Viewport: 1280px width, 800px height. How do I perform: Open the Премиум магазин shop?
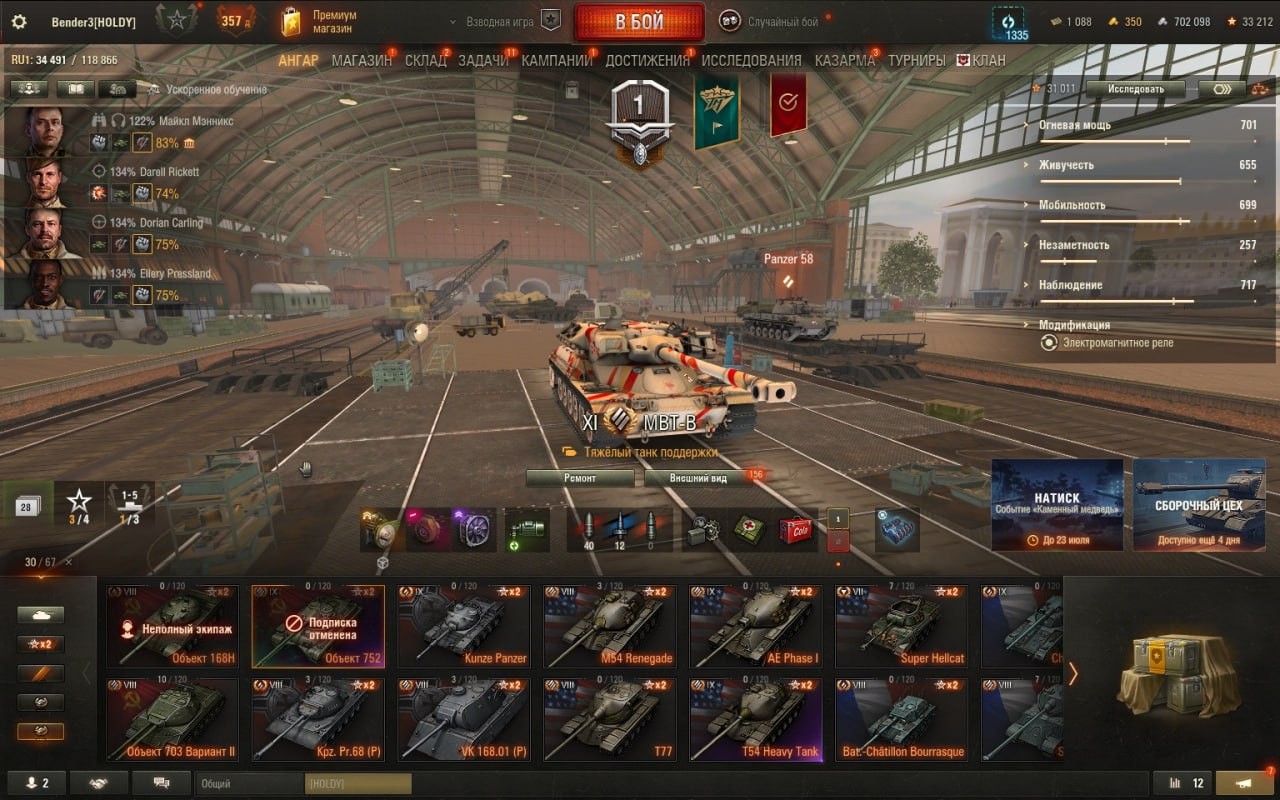(320, 22)
